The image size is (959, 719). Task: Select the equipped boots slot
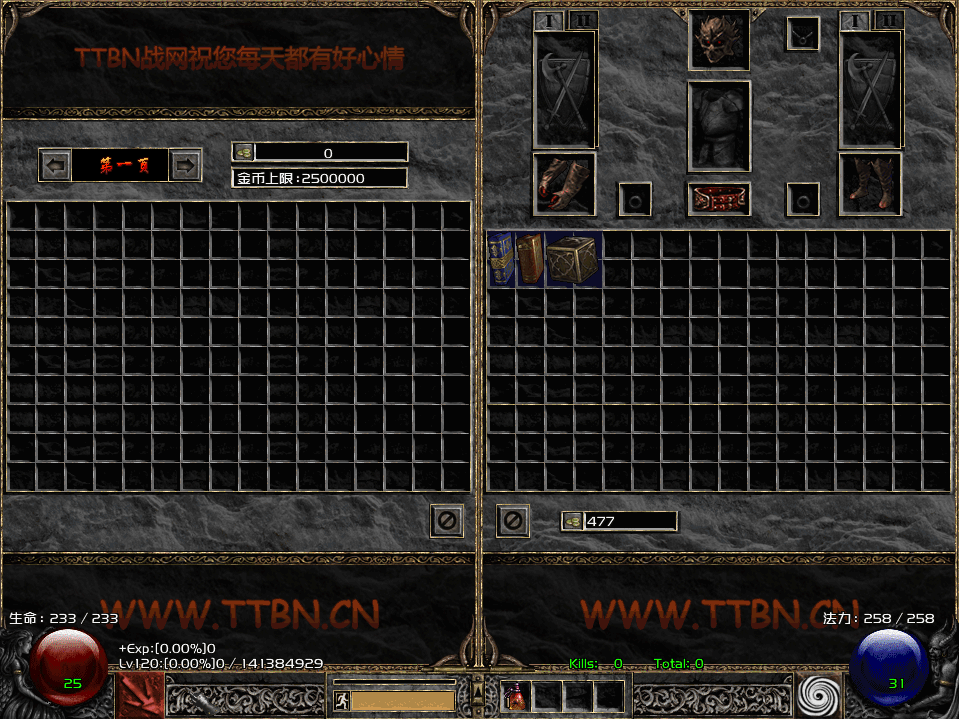point(870,184)
